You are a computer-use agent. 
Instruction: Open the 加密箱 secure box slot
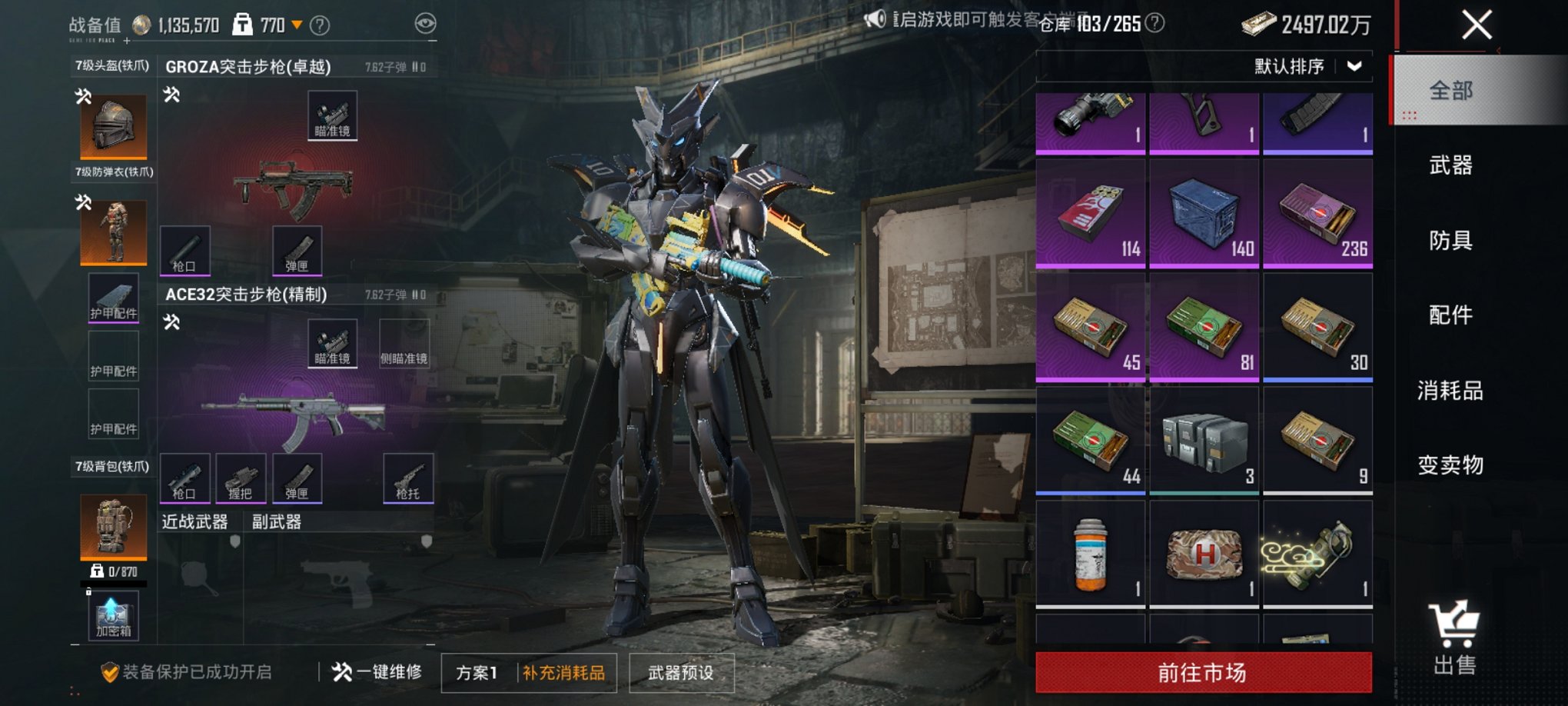[x=113, y=617]
